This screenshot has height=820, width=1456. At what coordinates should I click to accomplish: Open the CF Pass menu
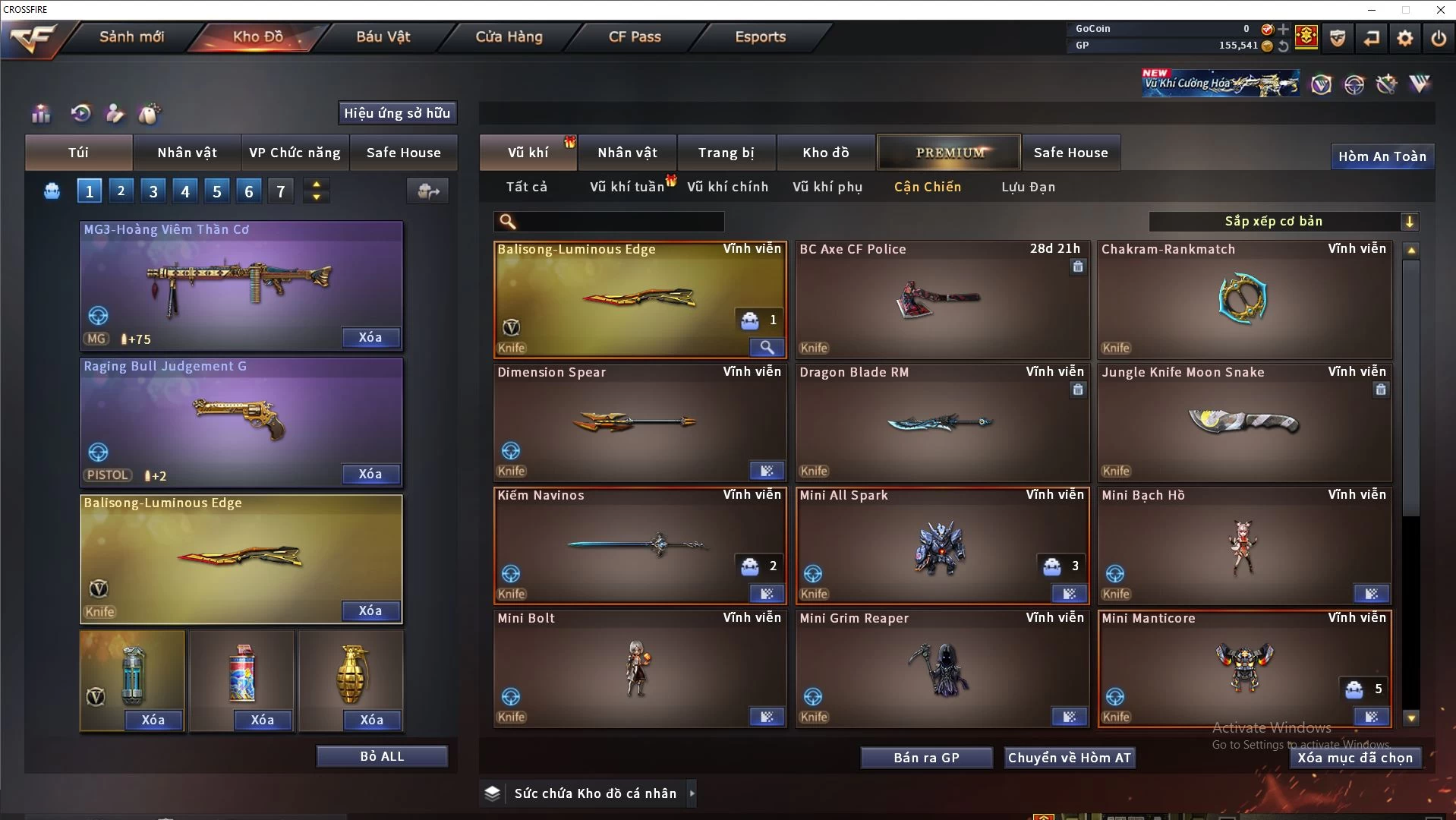click(x=635, y=36)
